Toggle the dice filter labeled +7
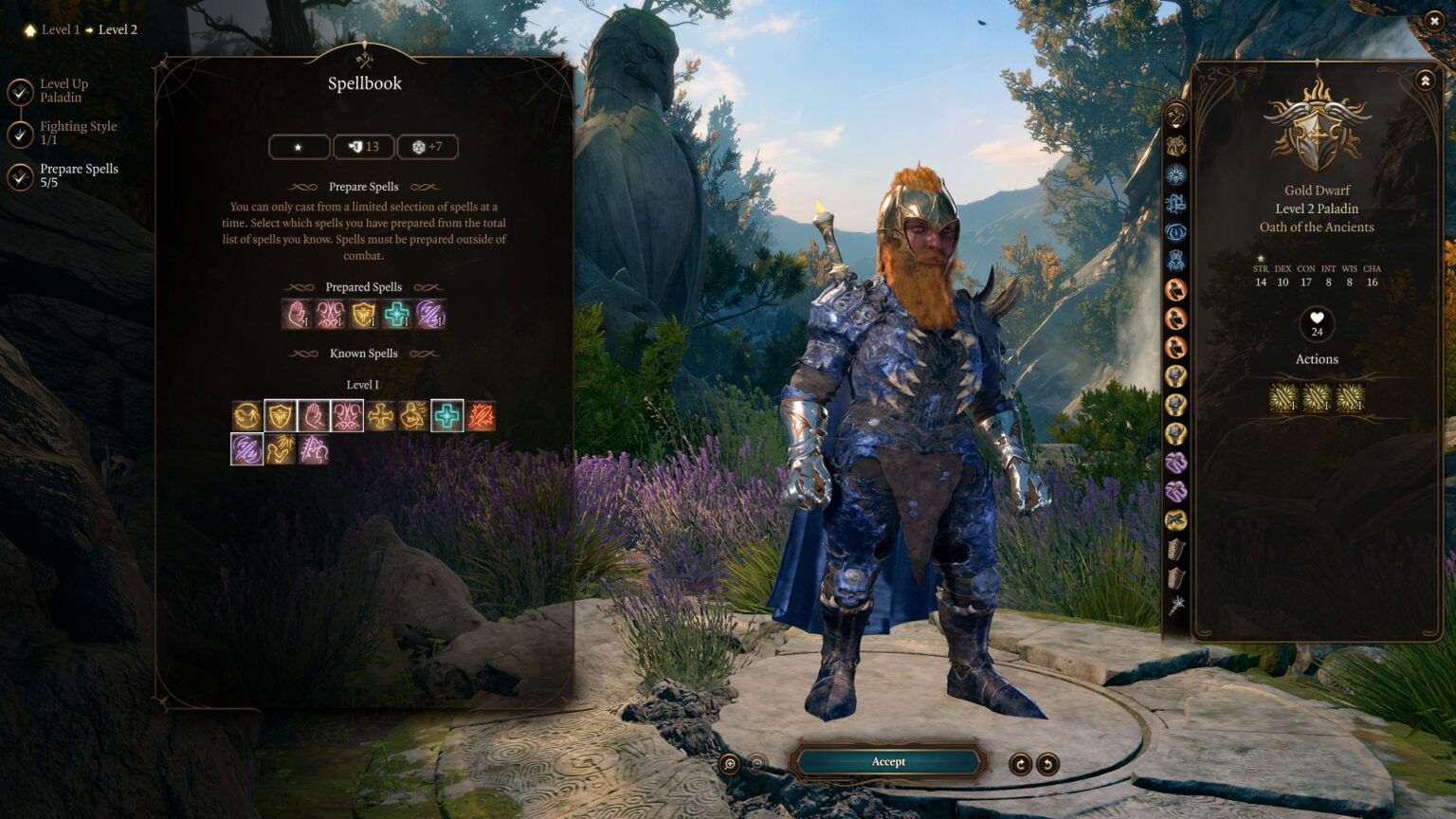Viewport: 1456px width, 819px height. point(428,146)
